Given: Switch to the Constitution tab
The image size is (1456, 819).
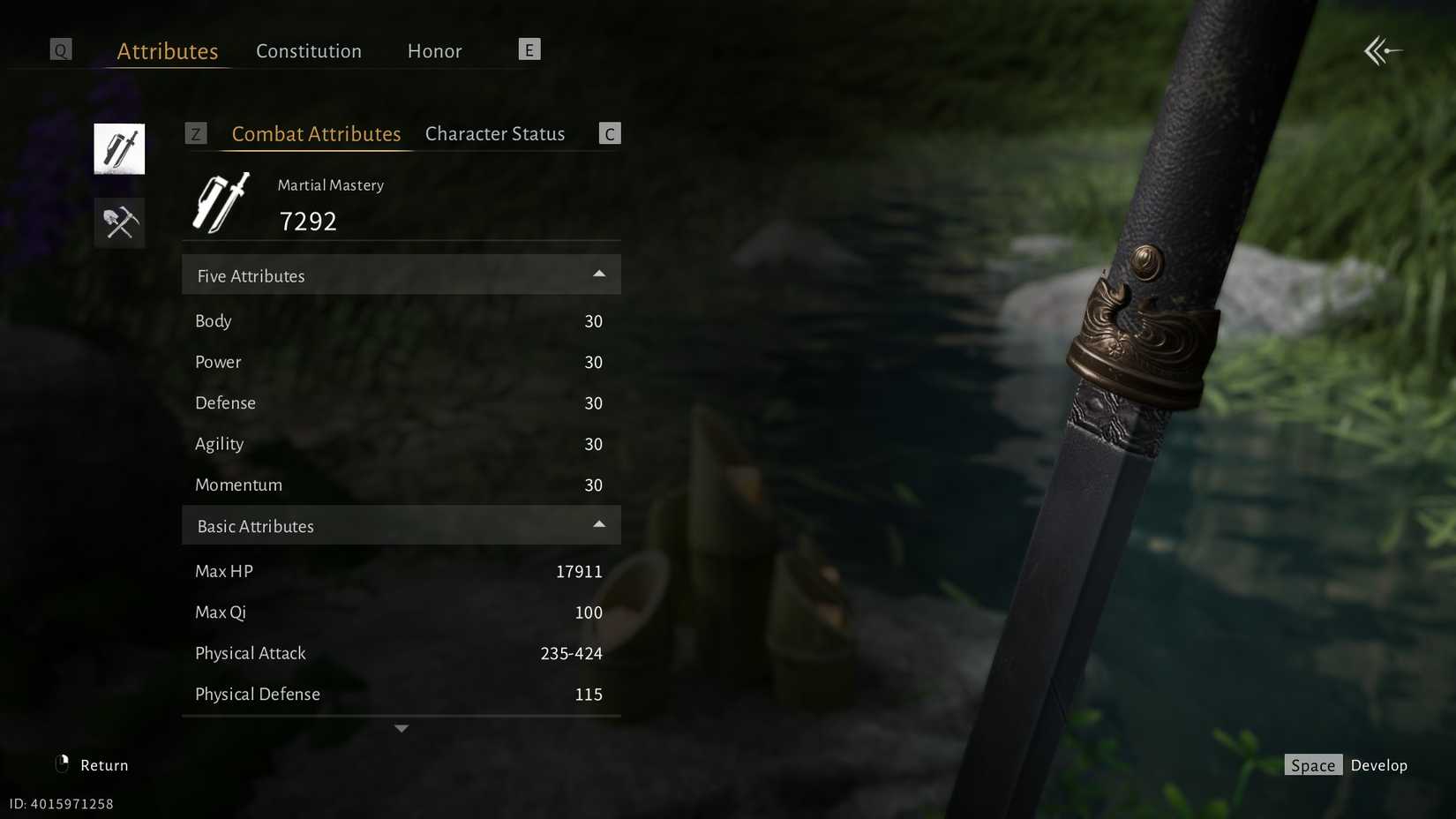Looking at the screenshot, I should [308, 51].
